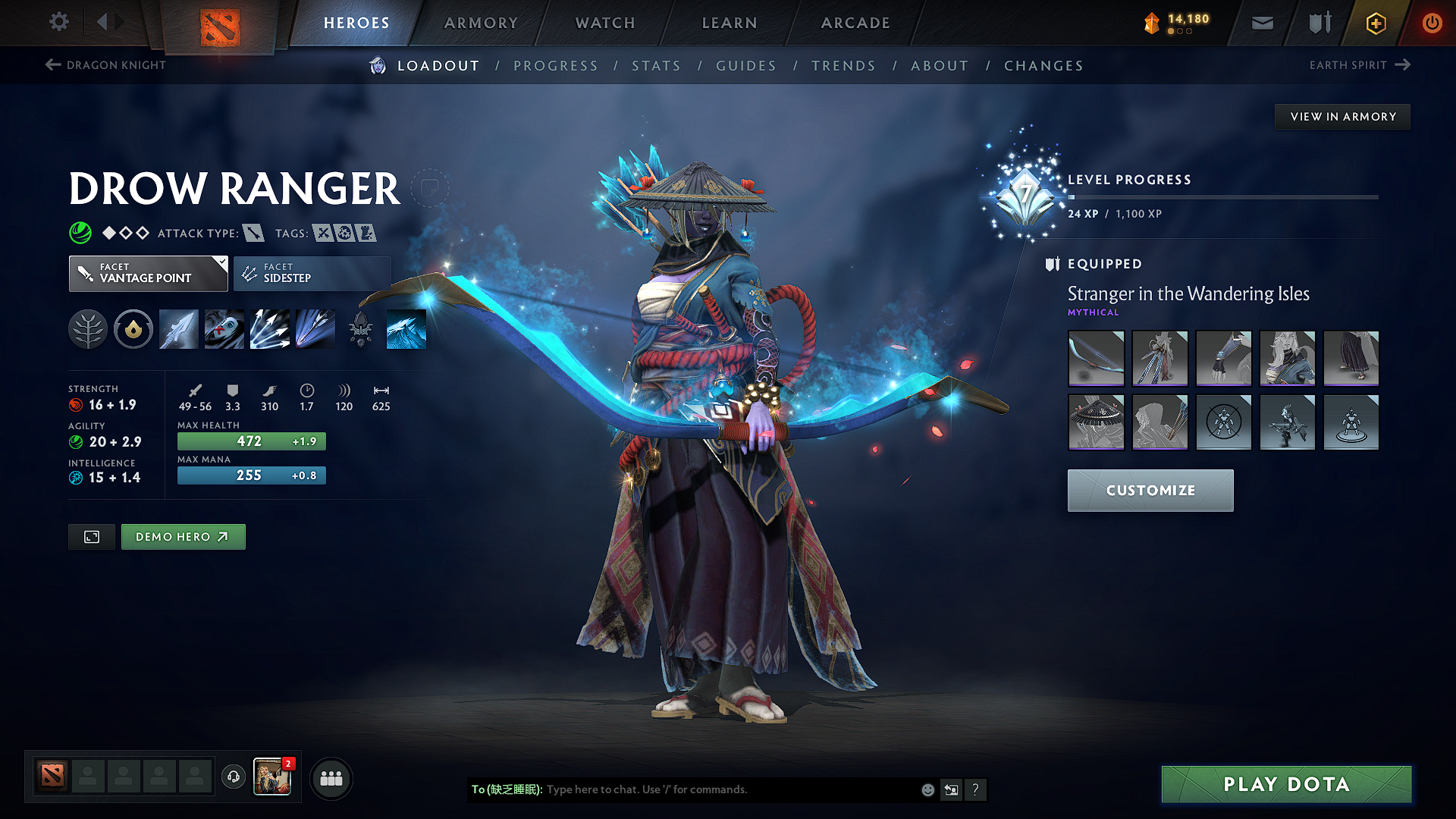Open the hero portrait expander near Demo Hero

pos(91,536)
